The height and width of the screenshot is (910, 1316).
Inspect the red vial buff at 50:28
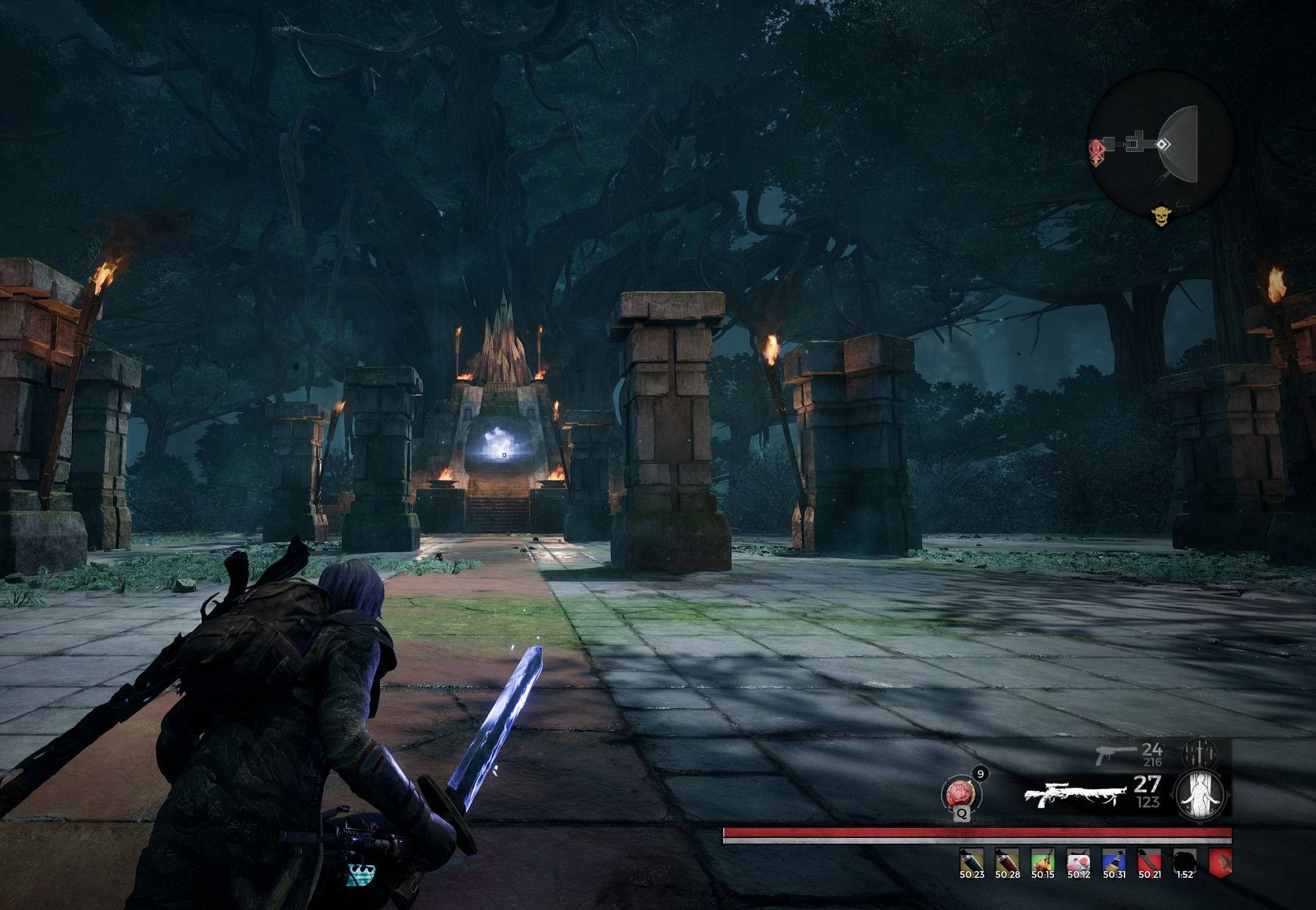tap(1006, 859)
